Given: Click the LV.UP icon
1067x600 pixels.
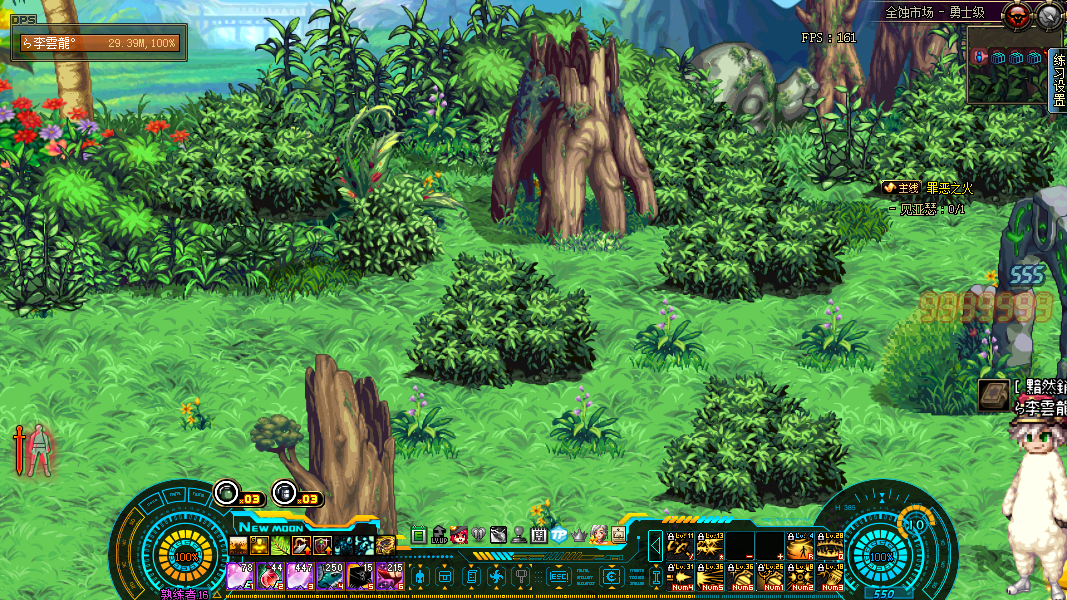Looking at the screenshot, I should [x=439, y=535].
